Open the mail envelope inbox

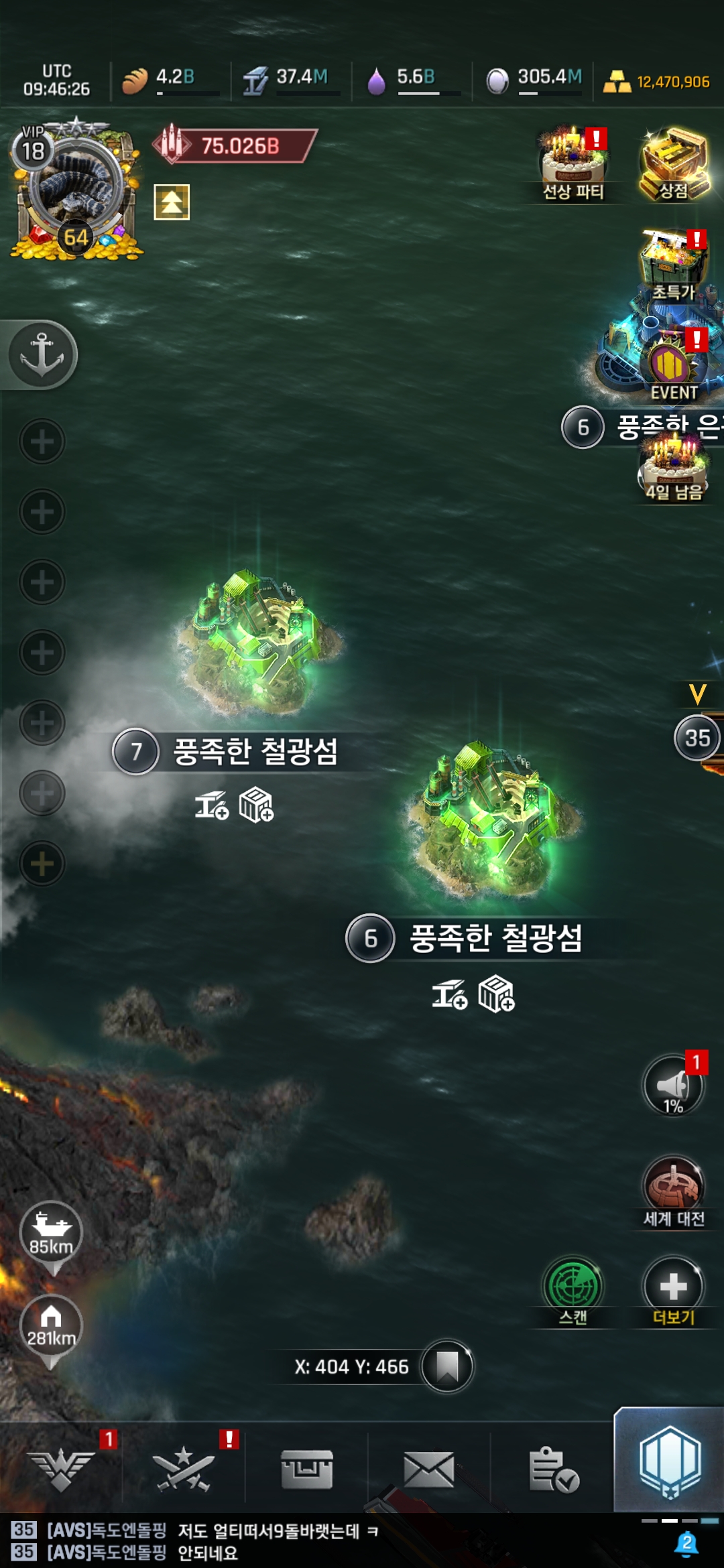tap(429, 1469)
